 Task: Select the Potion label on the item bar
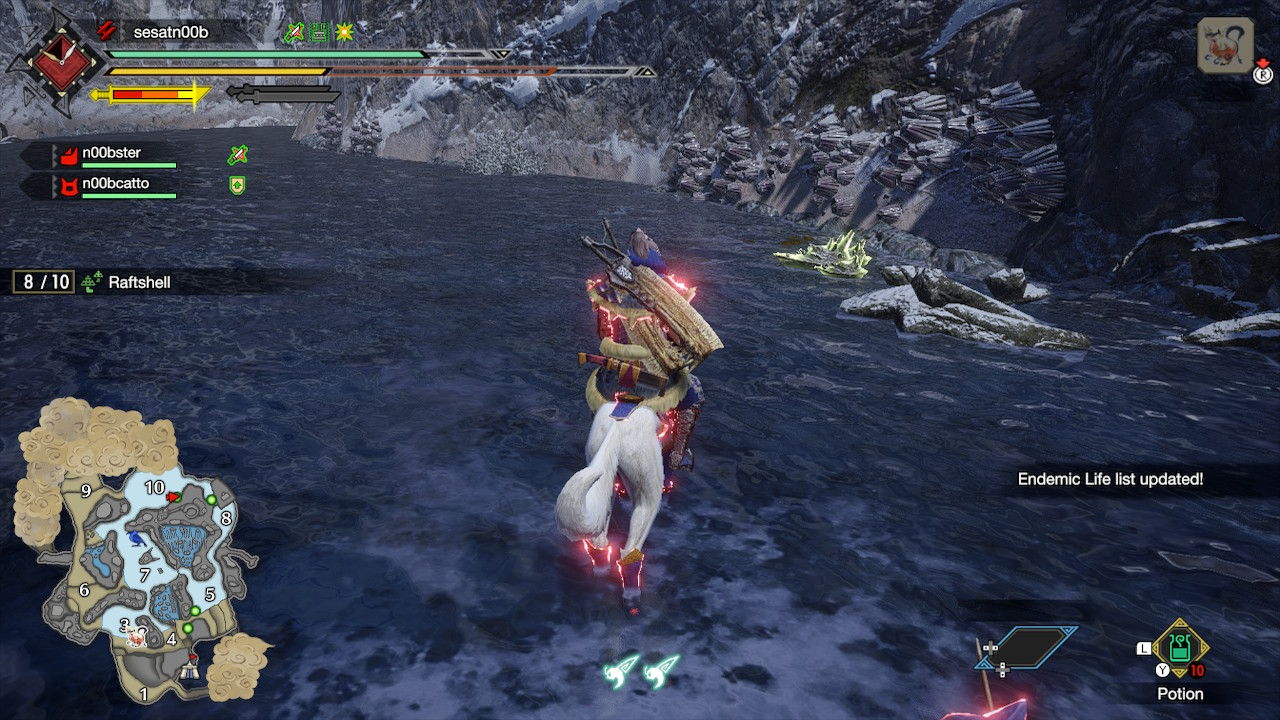[1180, 694]
